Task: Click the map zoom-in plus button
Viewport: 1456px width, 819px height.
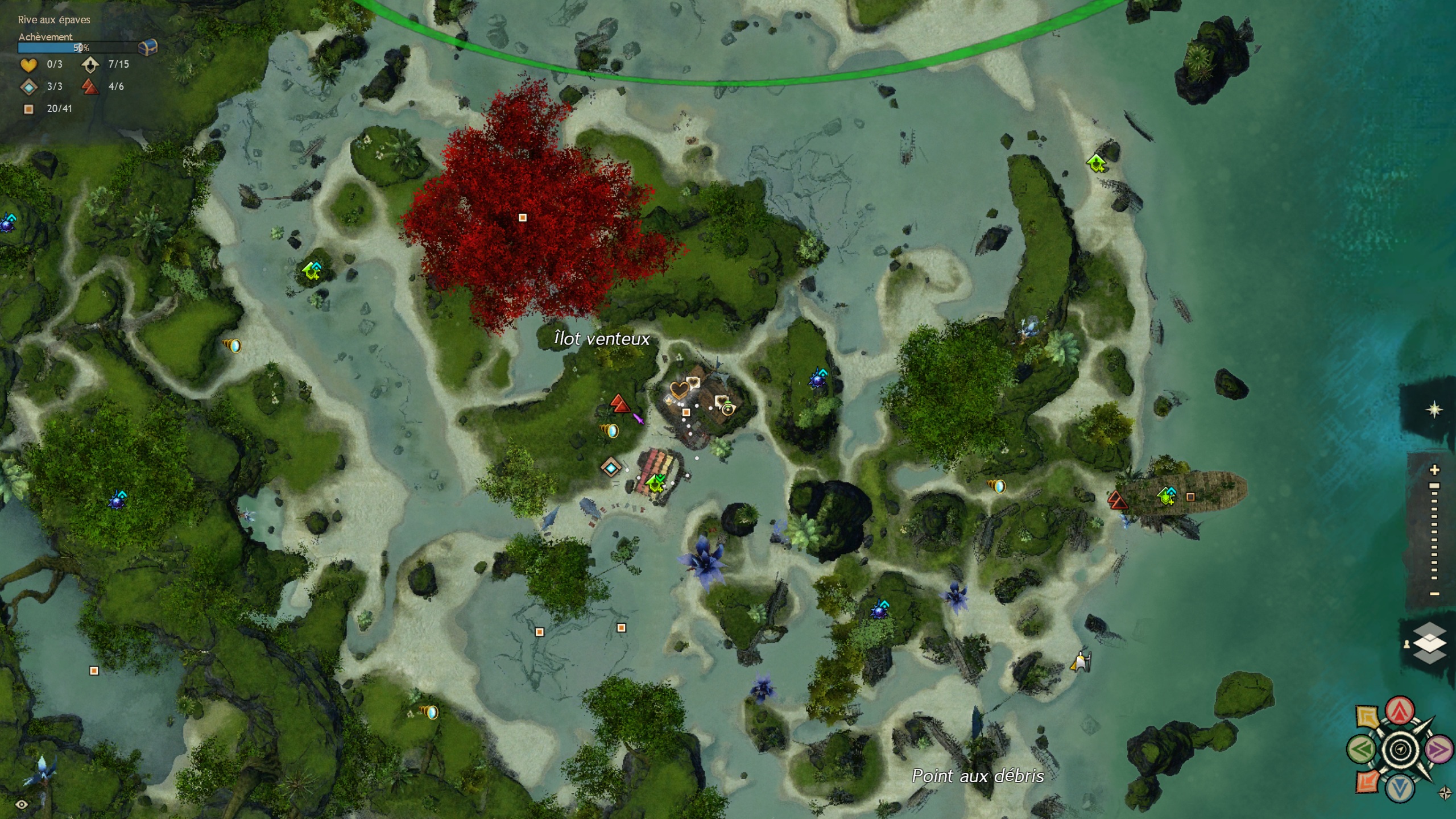Action: [x=1435, y=470]
